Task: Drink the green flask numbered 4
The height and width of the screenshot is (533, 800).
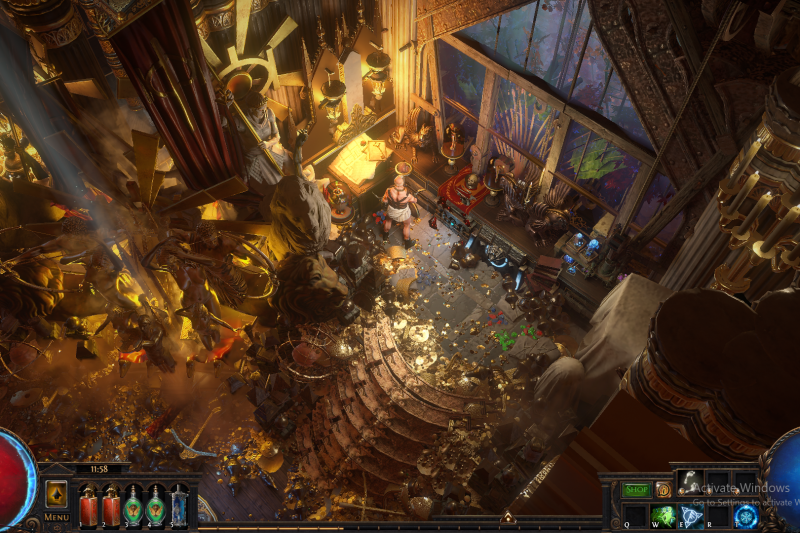Action: 156,504
